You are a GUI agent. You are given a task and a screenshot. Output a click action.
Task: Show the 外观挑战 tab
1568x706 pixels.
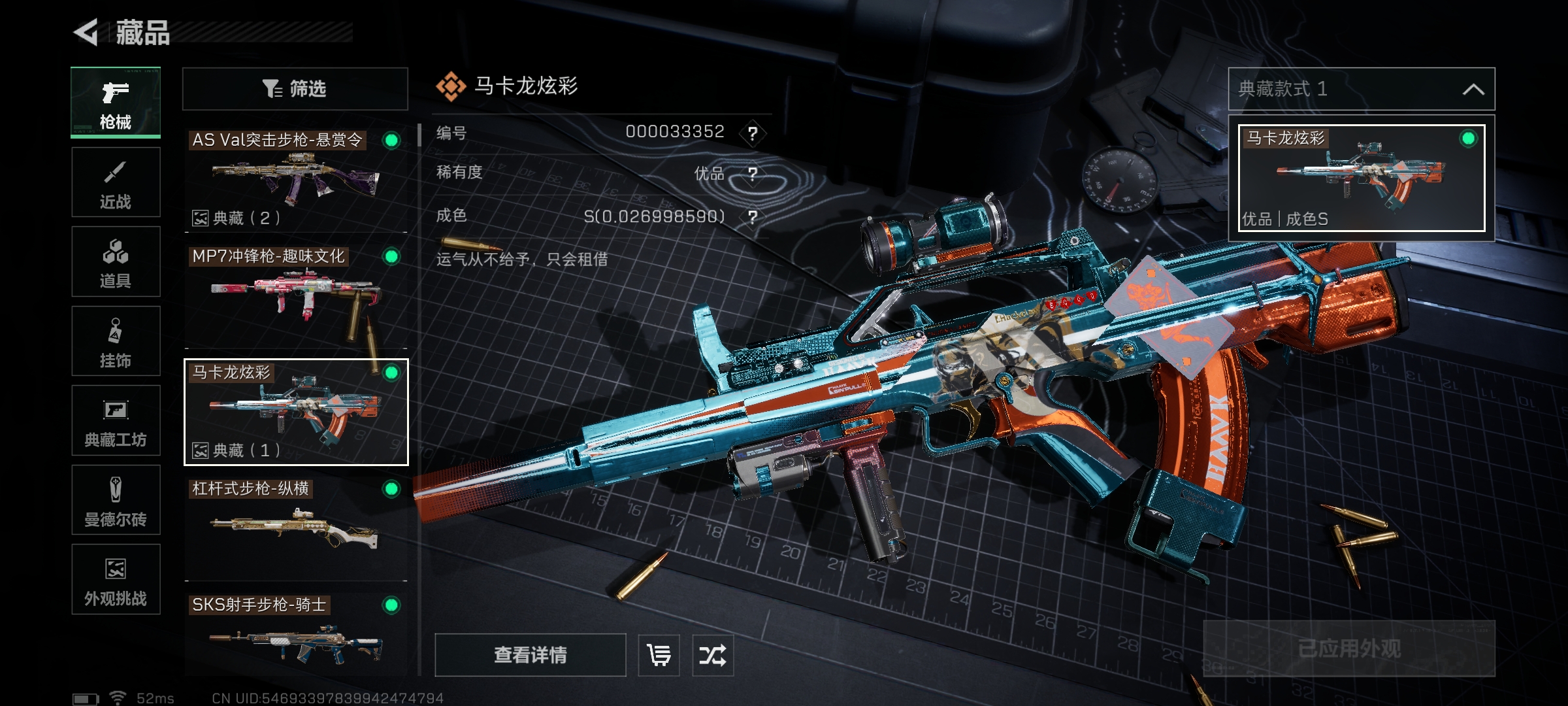116,579
